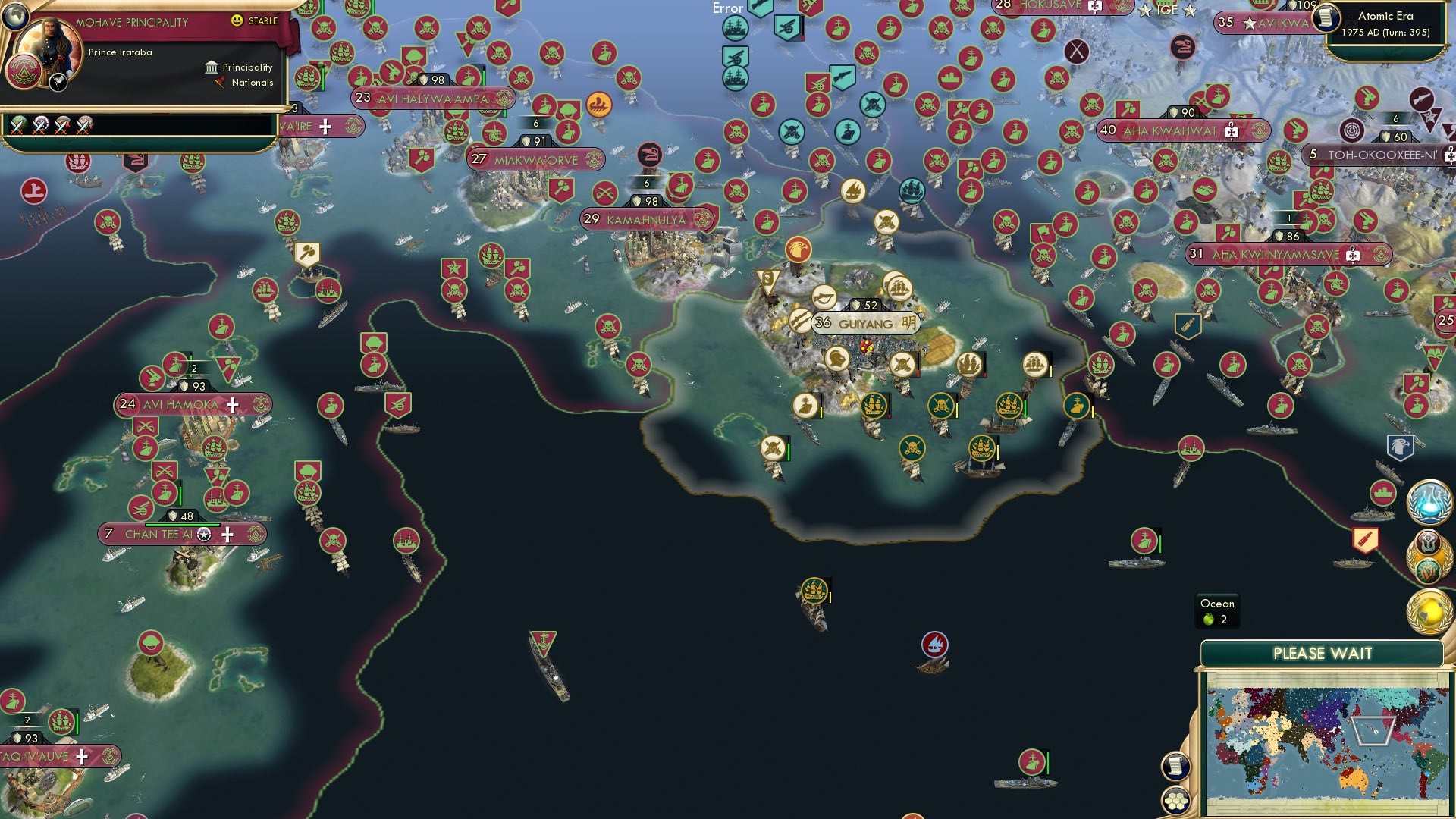Image resolution: width=1456 pixels, height=819 pixels.
Task: Toggle the globe view icon in the top-left corner
Action: coord(15,16)
